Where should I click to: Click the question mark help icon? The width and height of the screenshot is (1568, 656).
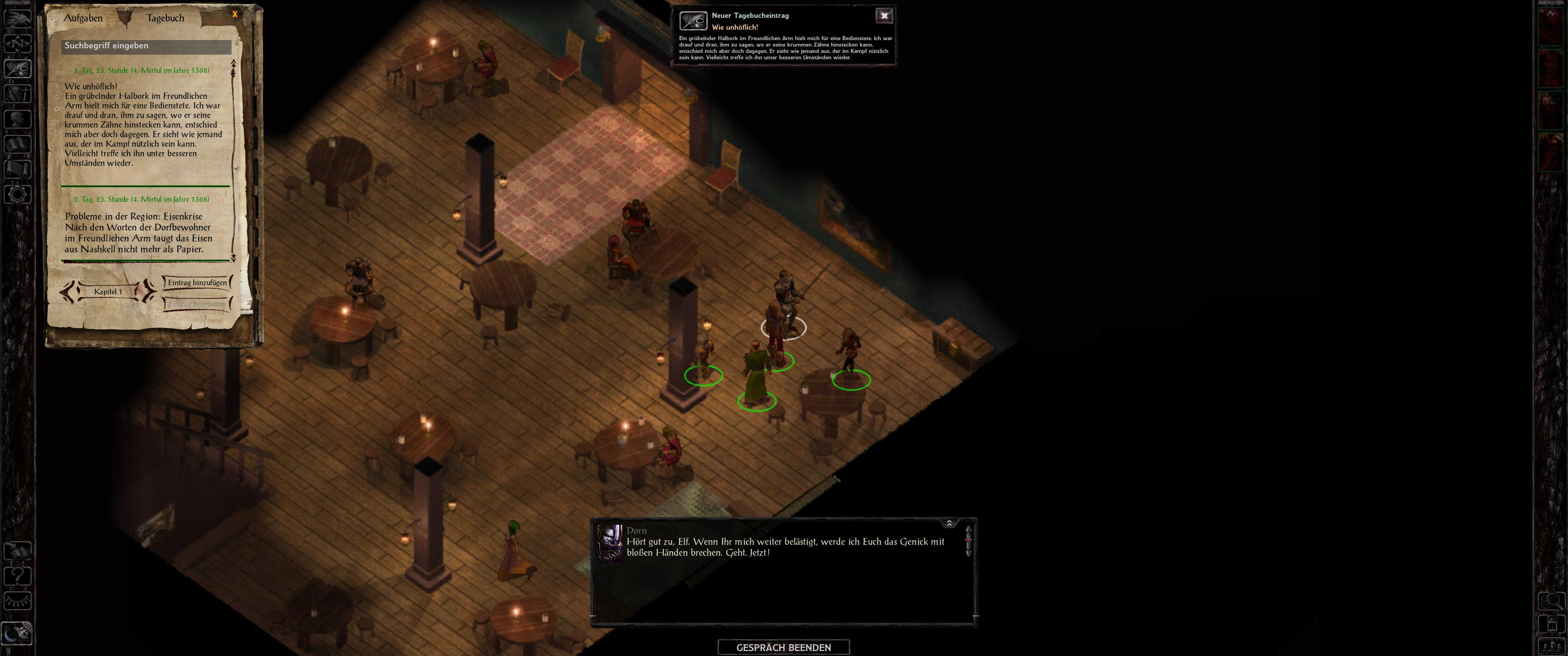[x=18, y=575]
